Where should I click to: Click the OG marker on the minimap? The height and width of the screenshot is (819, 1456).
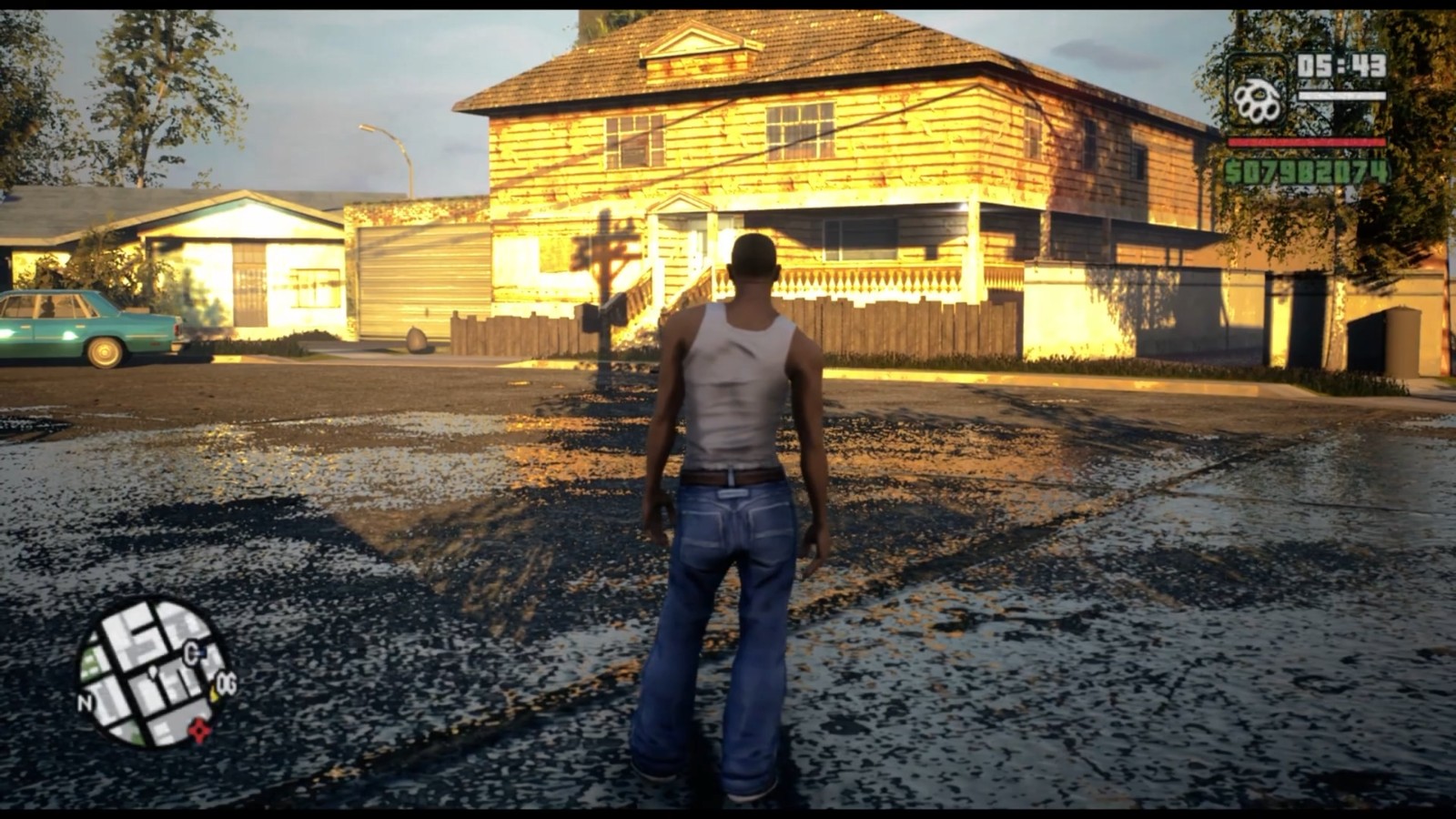click(227, 682)
